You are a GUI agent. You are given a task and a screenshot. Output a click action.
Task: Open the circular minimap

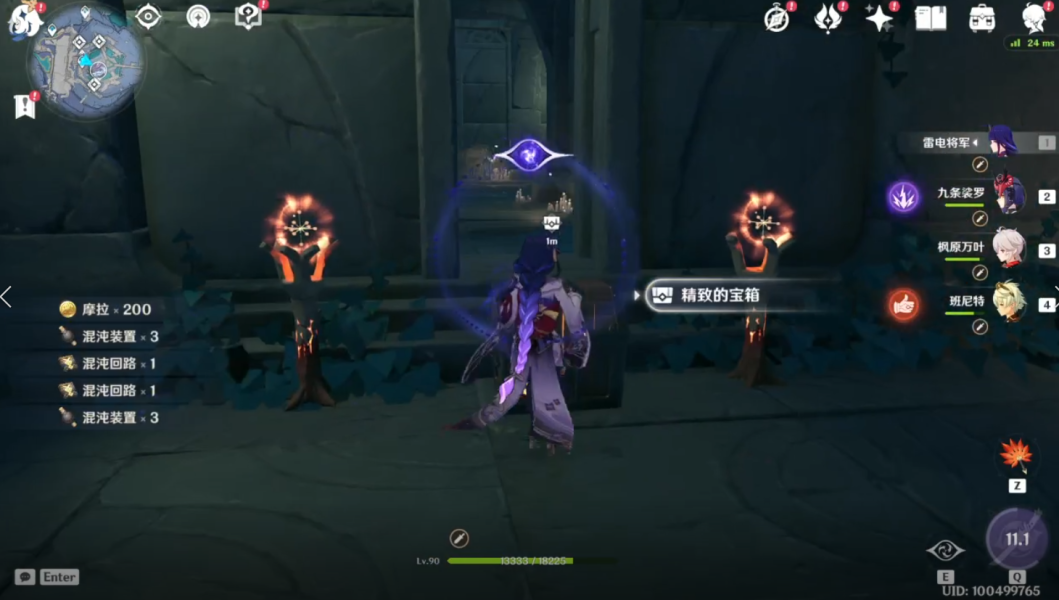point(85,59)
